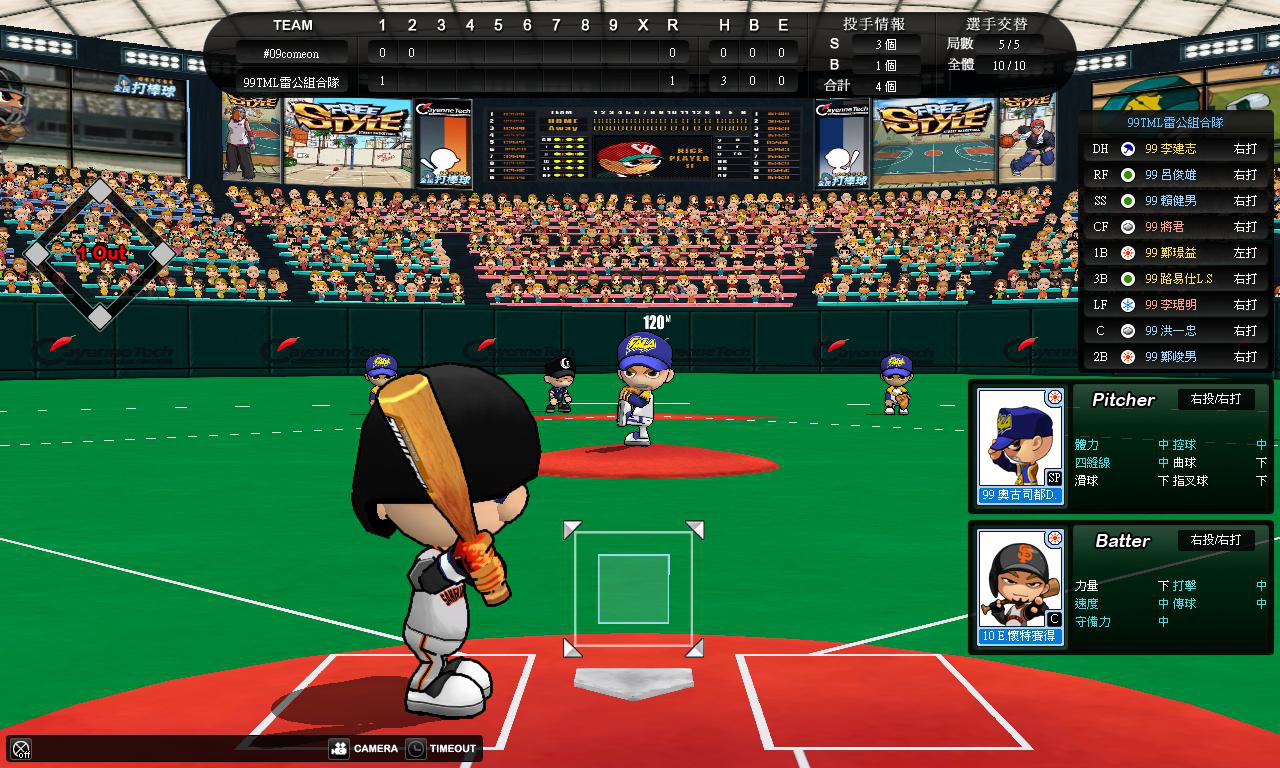Toggle the off-state icon in the bottom bar
This screenshot has height=768, width=1280.
[x=21, y=749]
